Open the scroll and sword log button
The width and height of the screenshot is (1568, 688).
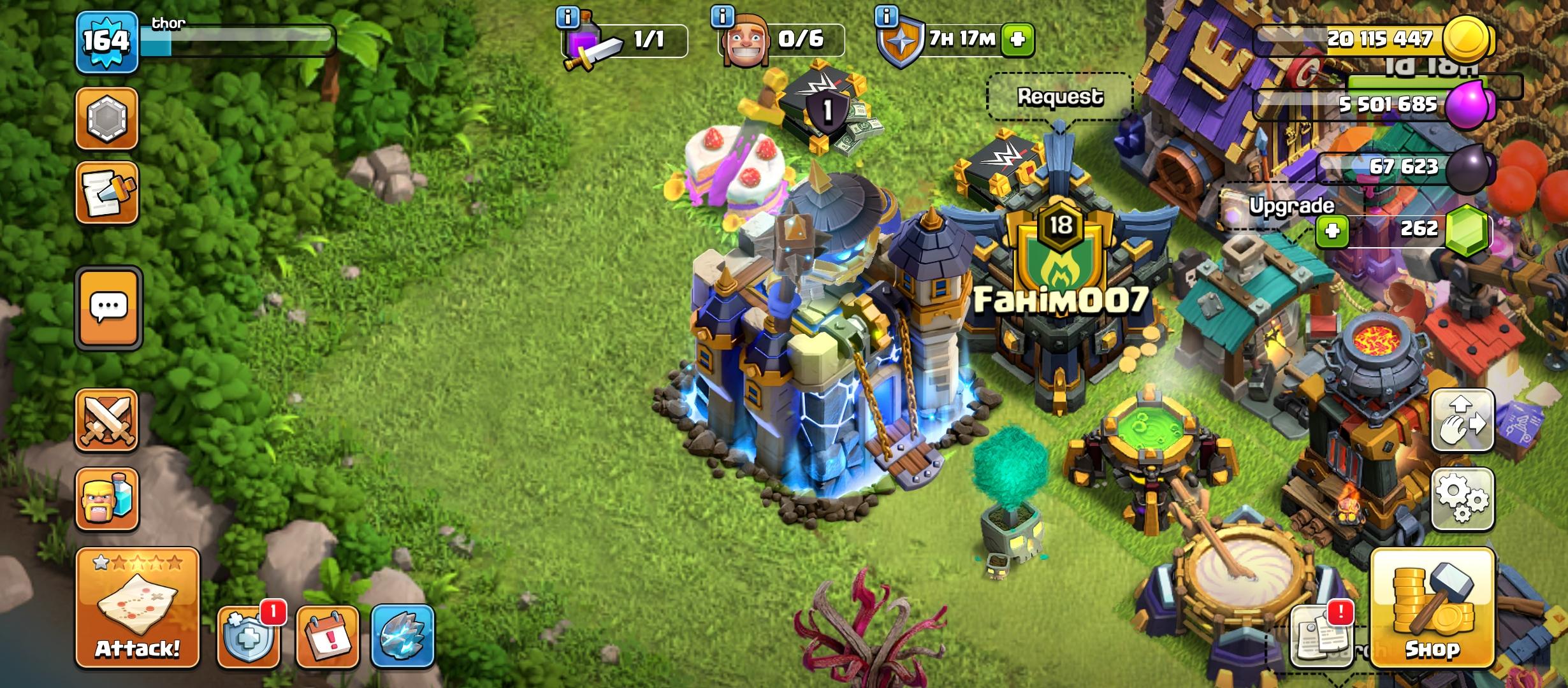pyautogui.click(x=107, y=193)
